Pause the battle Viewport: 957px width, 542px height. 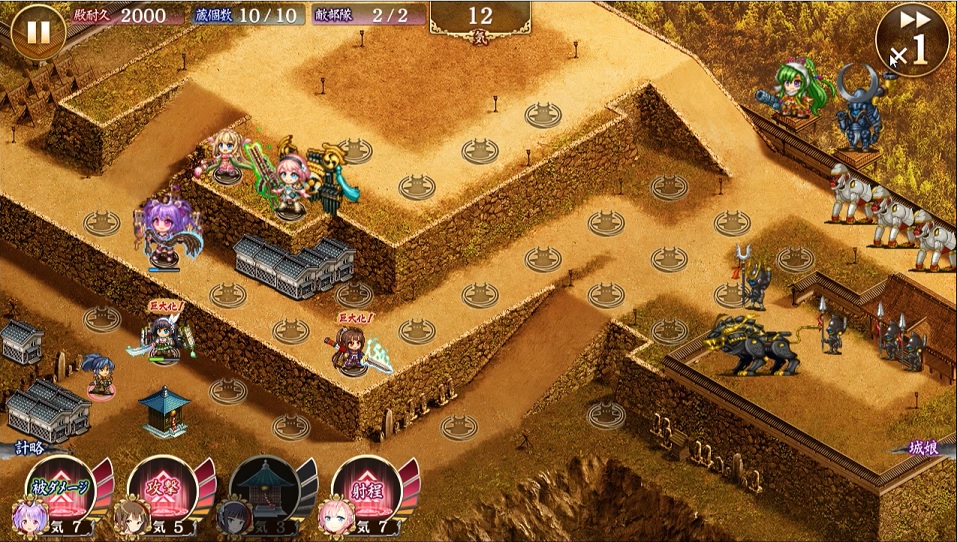pos(38,32)
